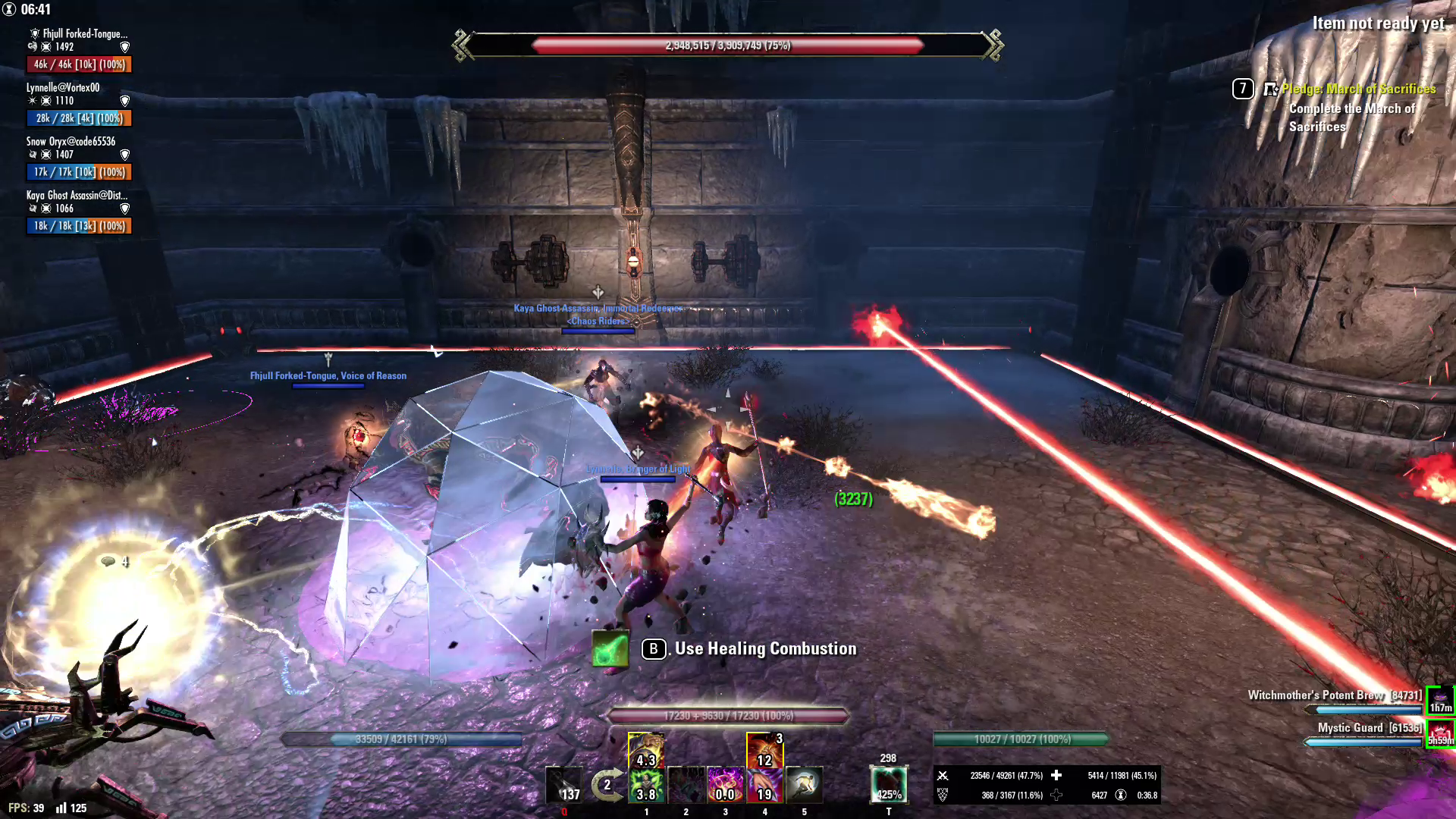Select the Pledge: March of Sacrifices quest tracker
This screenshot has height=819, width=1456.
point(1358,89)
